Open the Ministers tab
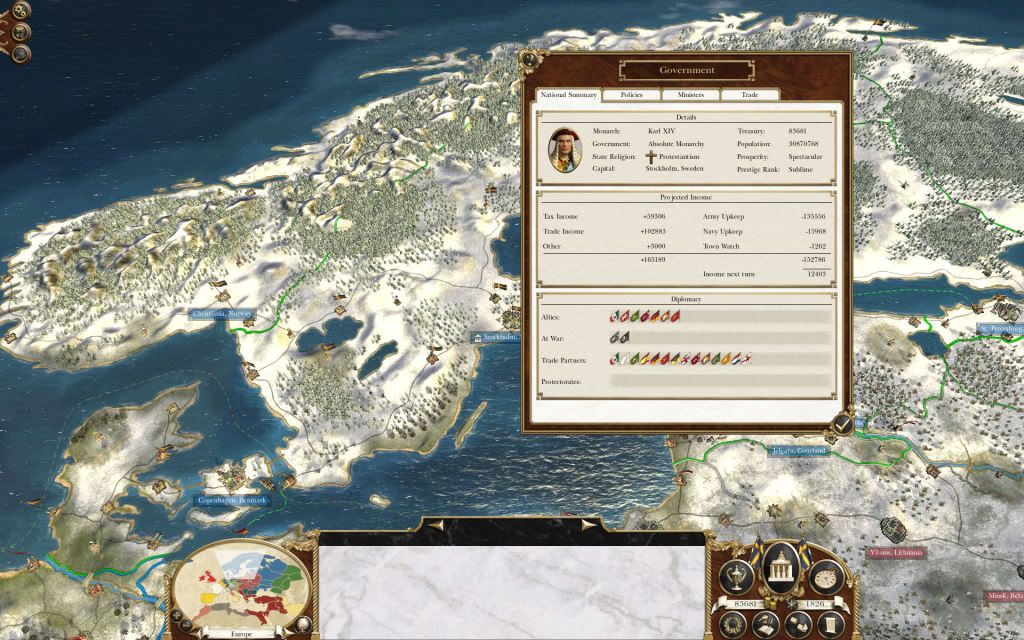The height and width of the screenshot is (640, 1024). [x=690, y=95]
